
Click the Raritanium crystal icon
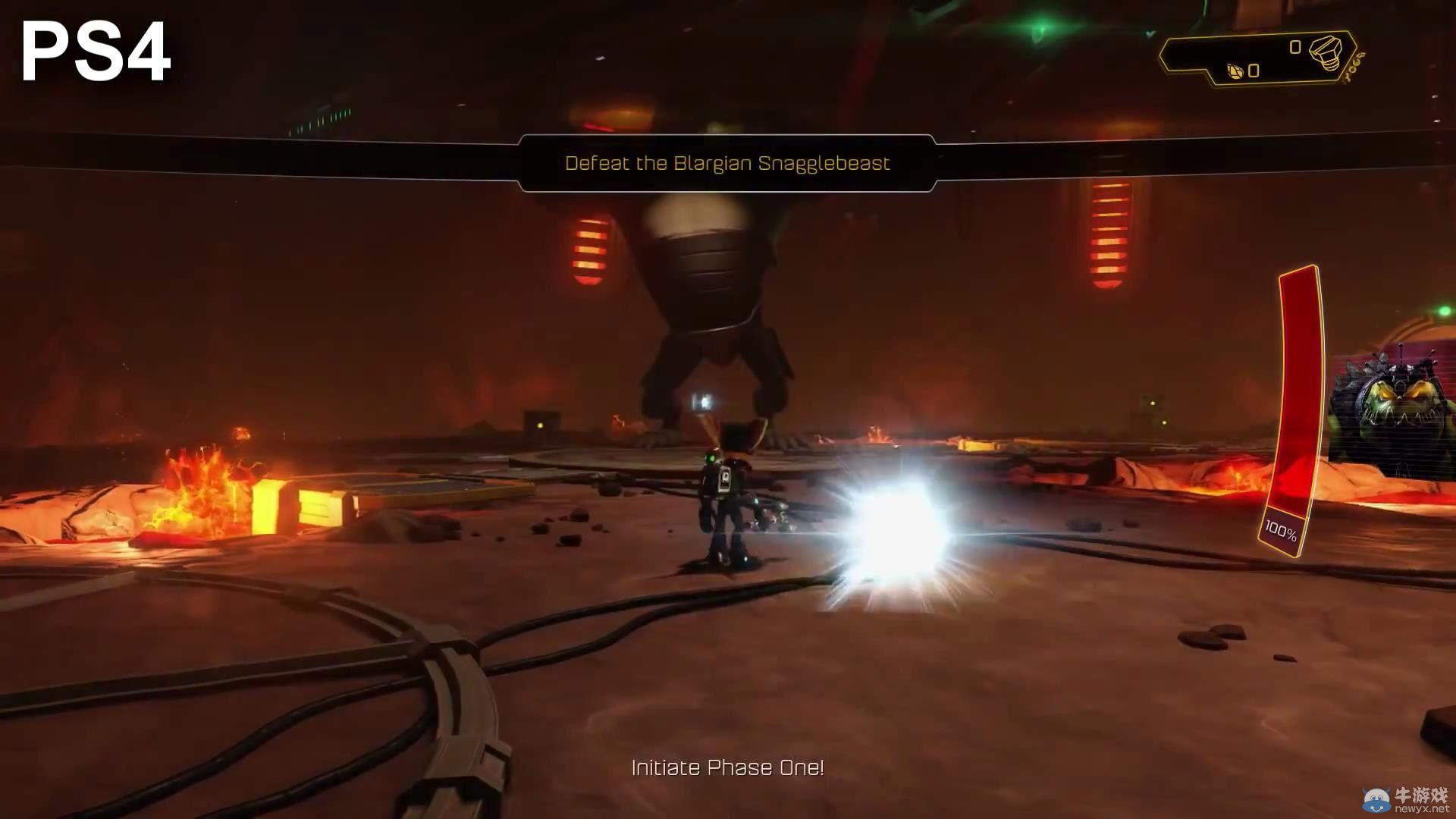tap(1235, 71)
